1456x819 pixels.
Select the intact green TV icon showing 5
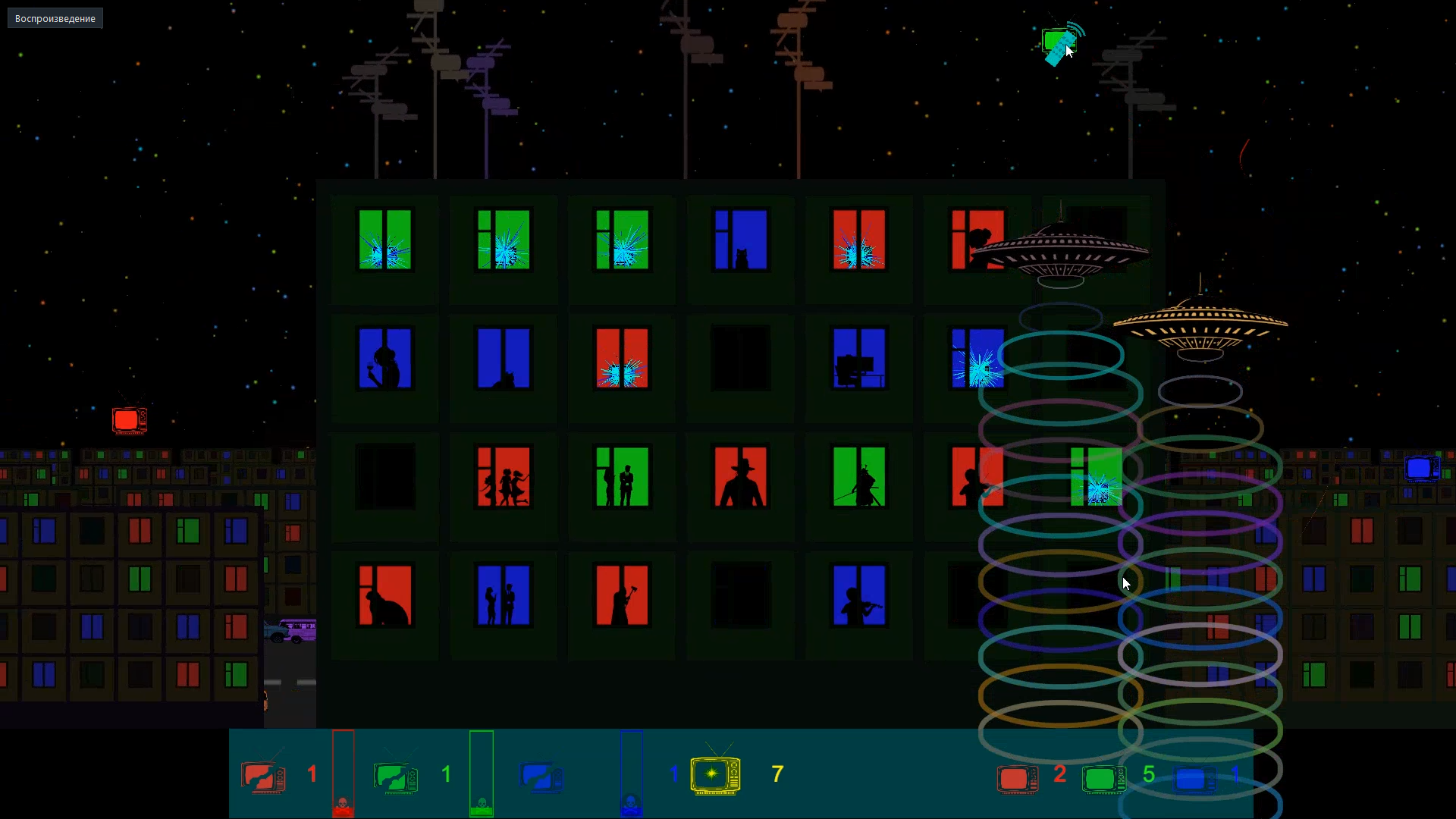pyautogui.click(x=1104, y=779)
